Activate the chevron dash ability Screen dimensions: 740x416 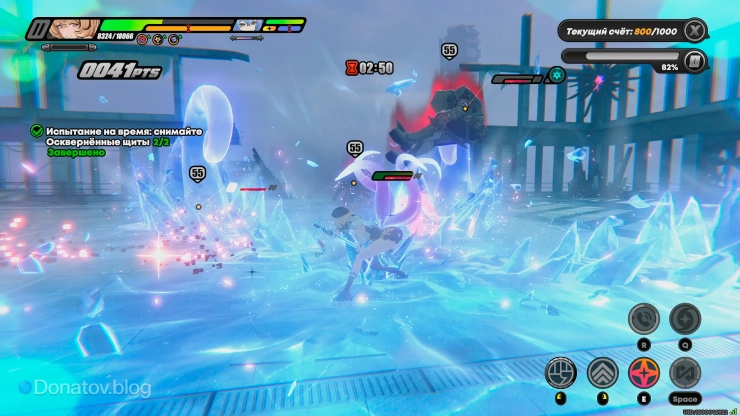point(603,373)
